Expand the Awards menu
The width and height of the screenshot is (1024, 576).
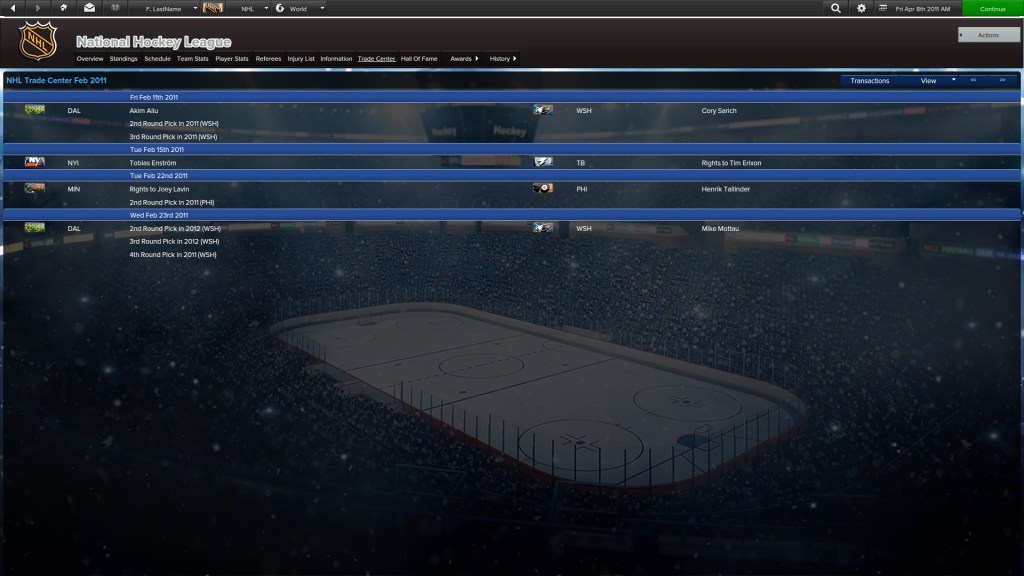[464, 59]
